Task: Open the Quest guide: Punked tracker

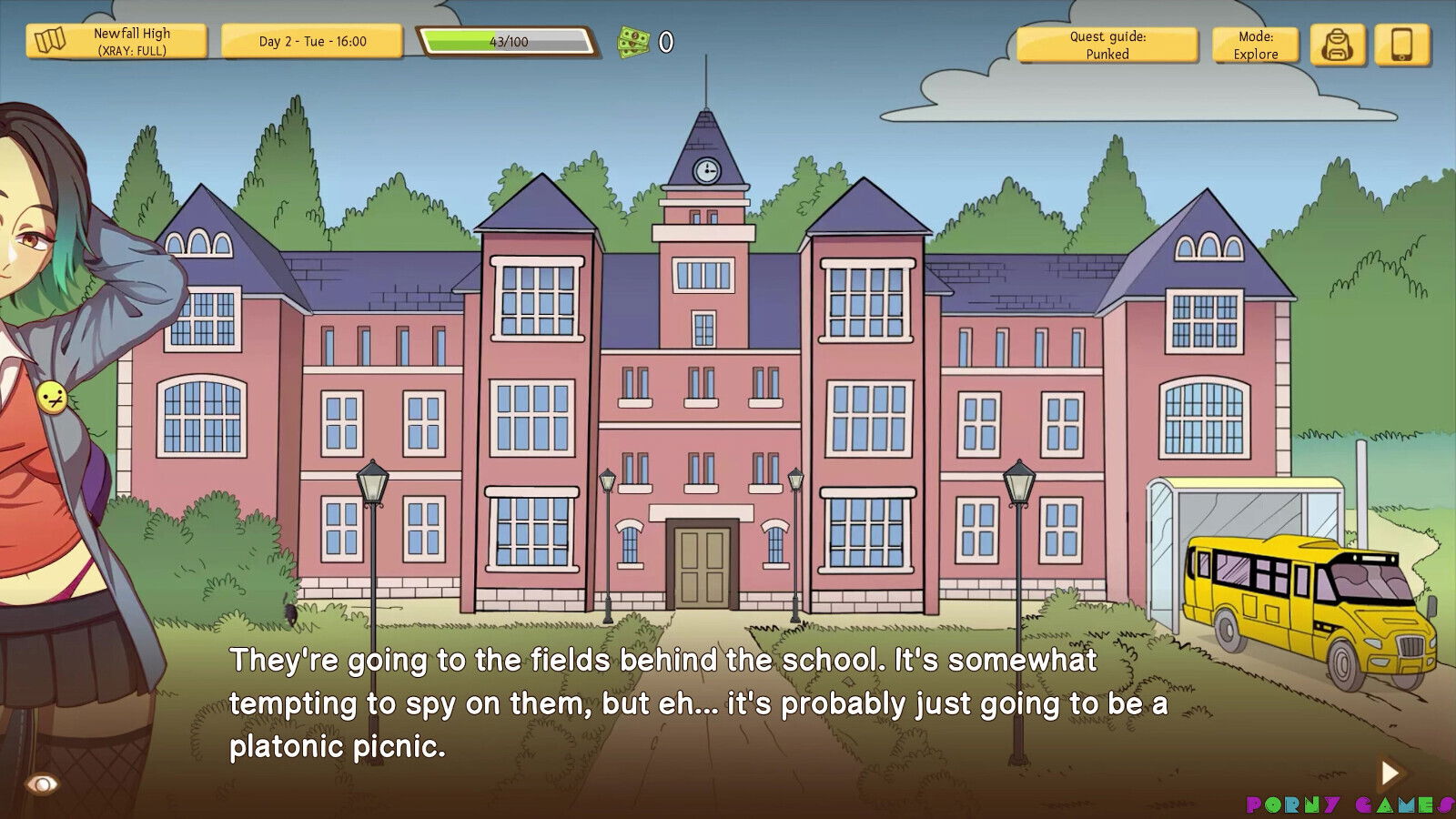Action: 1107,45
